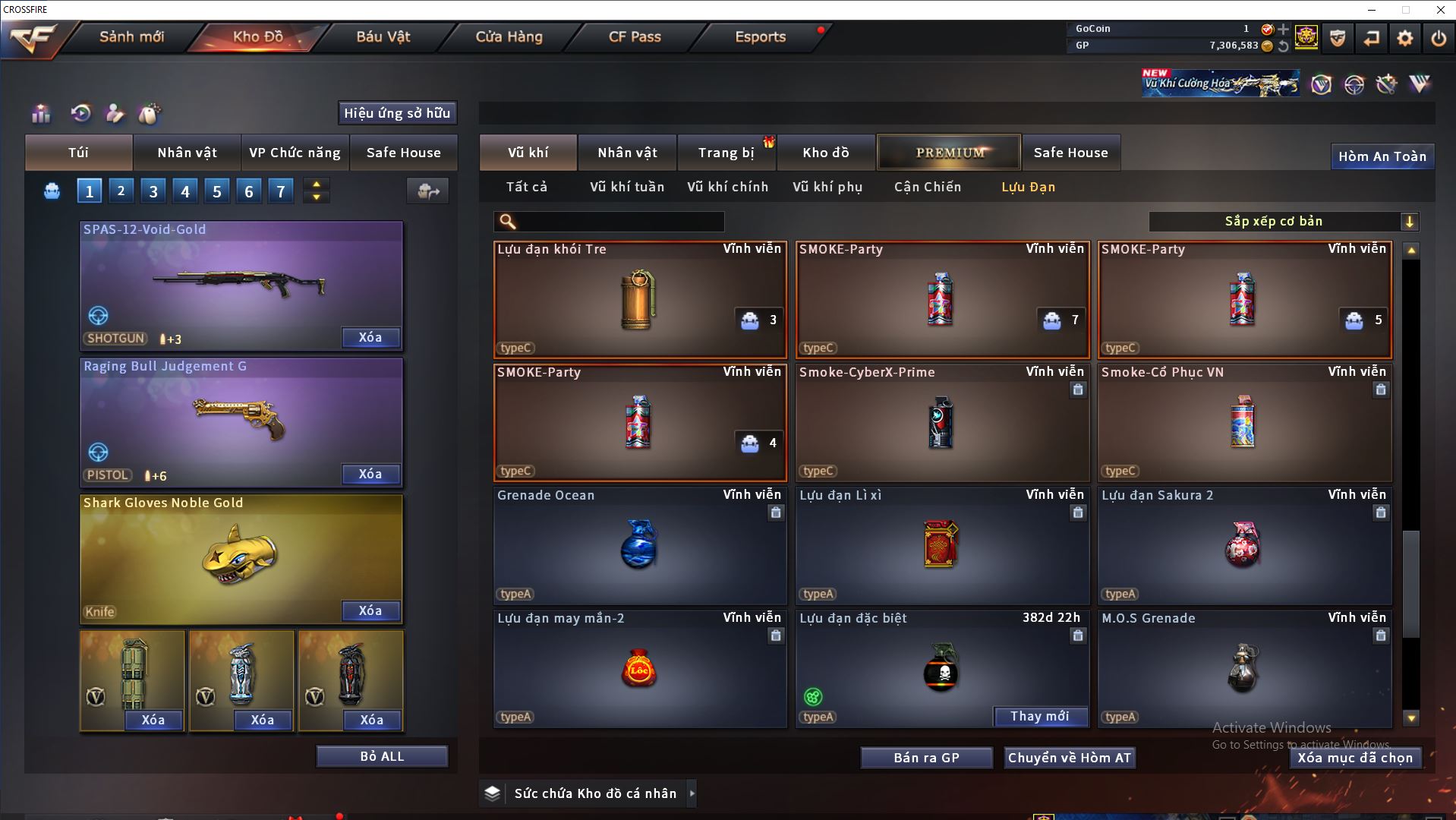Open the Esports menu
The height and width of the screenshot is (820, 1456).
click(x=760, y=36)
